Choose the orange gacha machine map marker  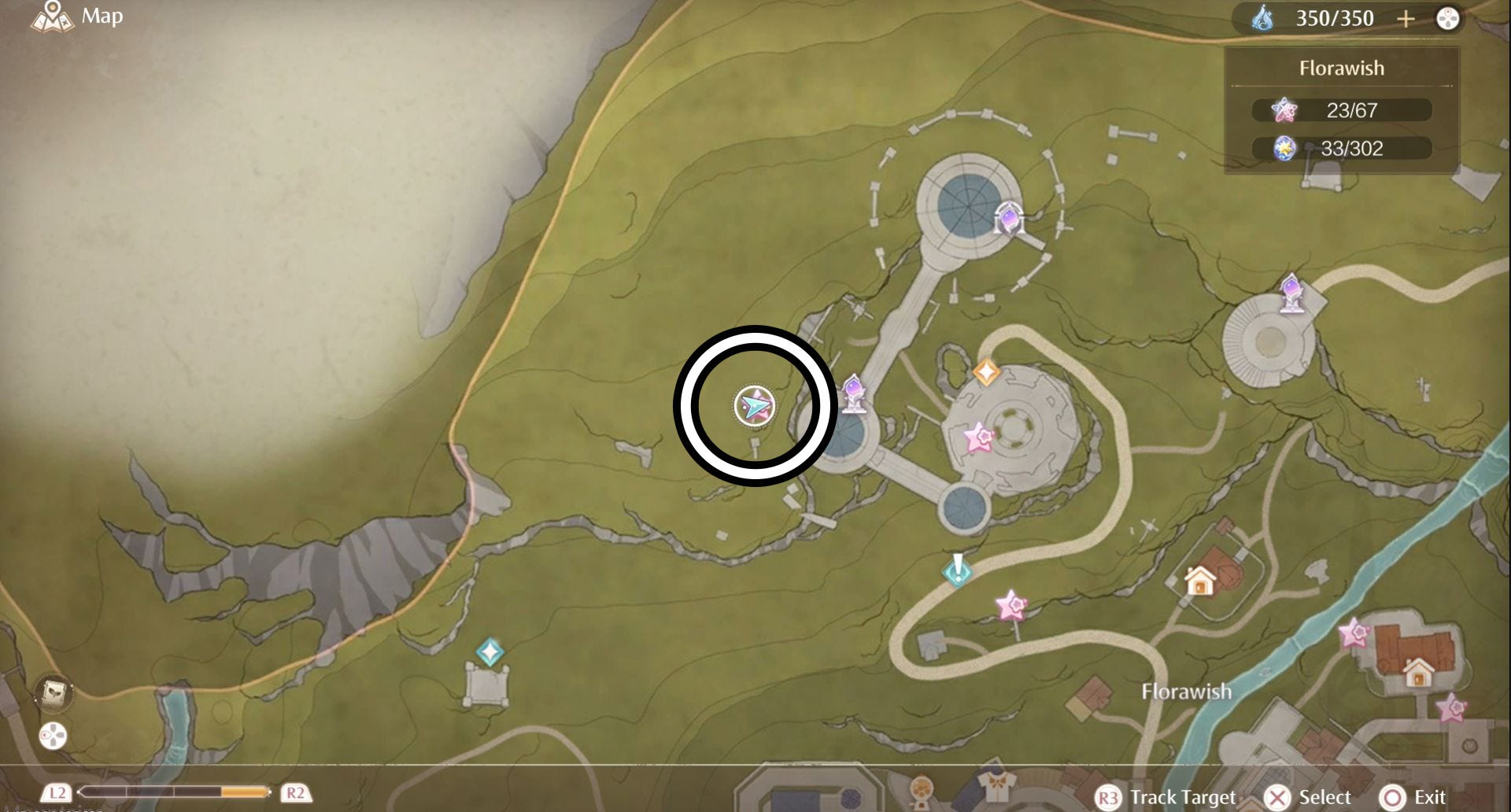921,789
